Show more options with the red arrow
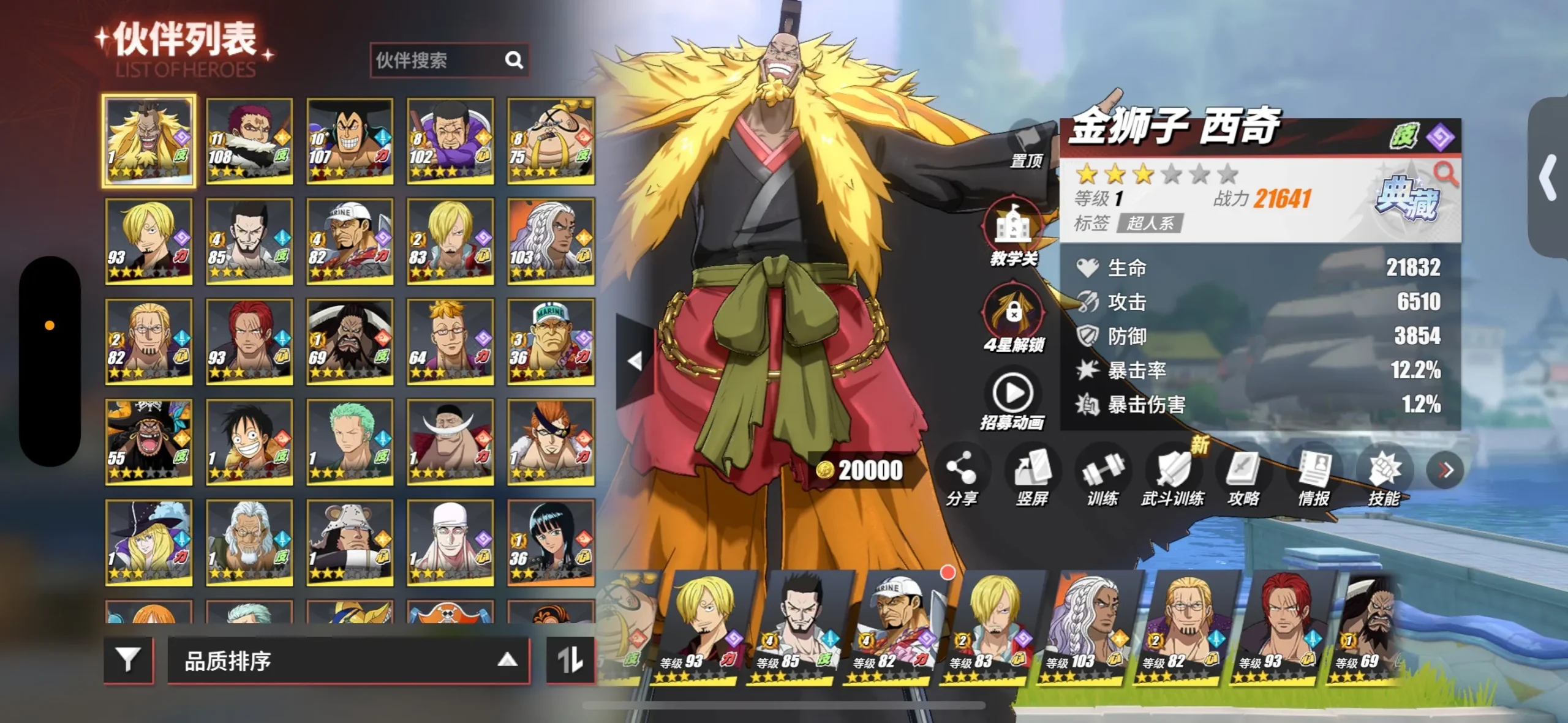This screenshot has width=1568, height=723. [x=1446, y=470]
